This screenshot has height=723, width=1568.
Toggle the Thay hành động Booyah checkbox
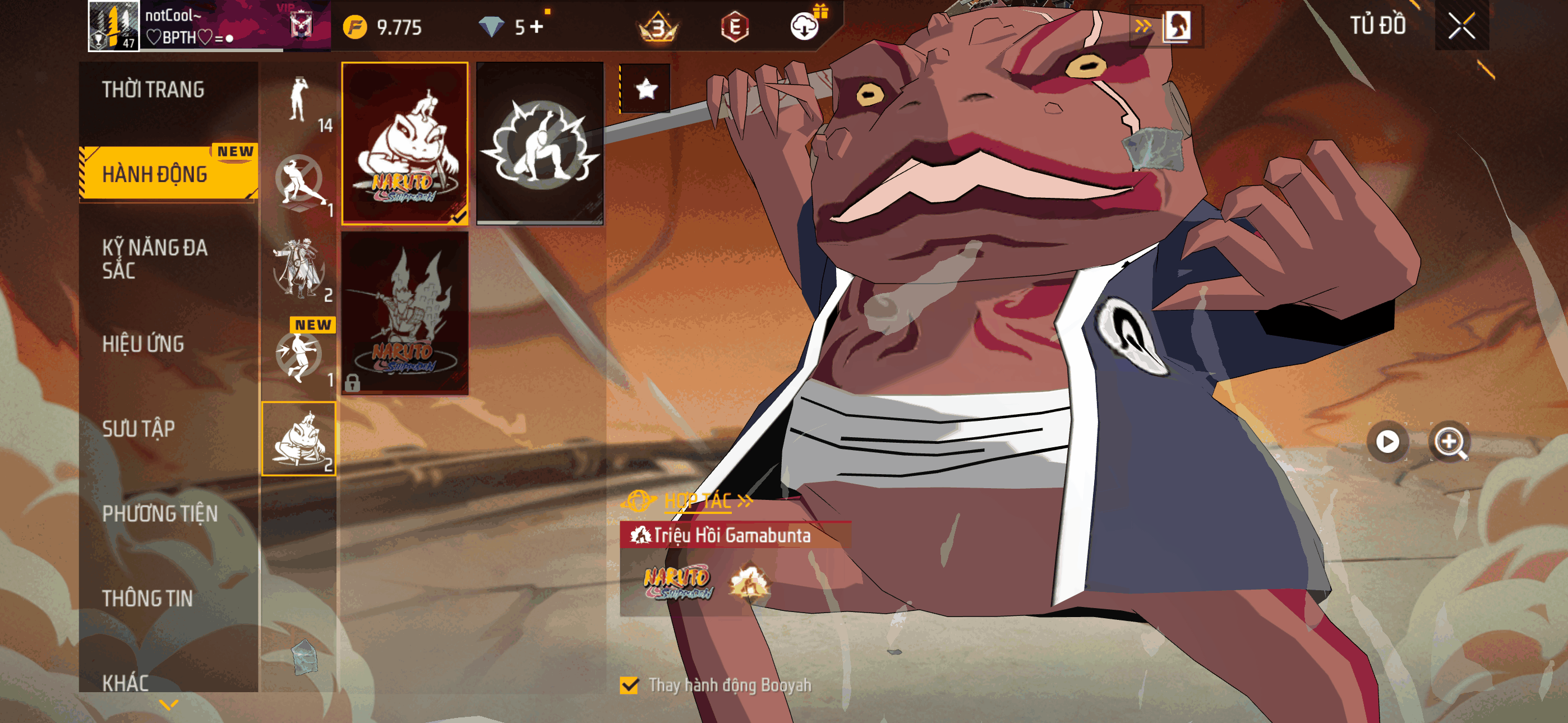coord(629,685)
